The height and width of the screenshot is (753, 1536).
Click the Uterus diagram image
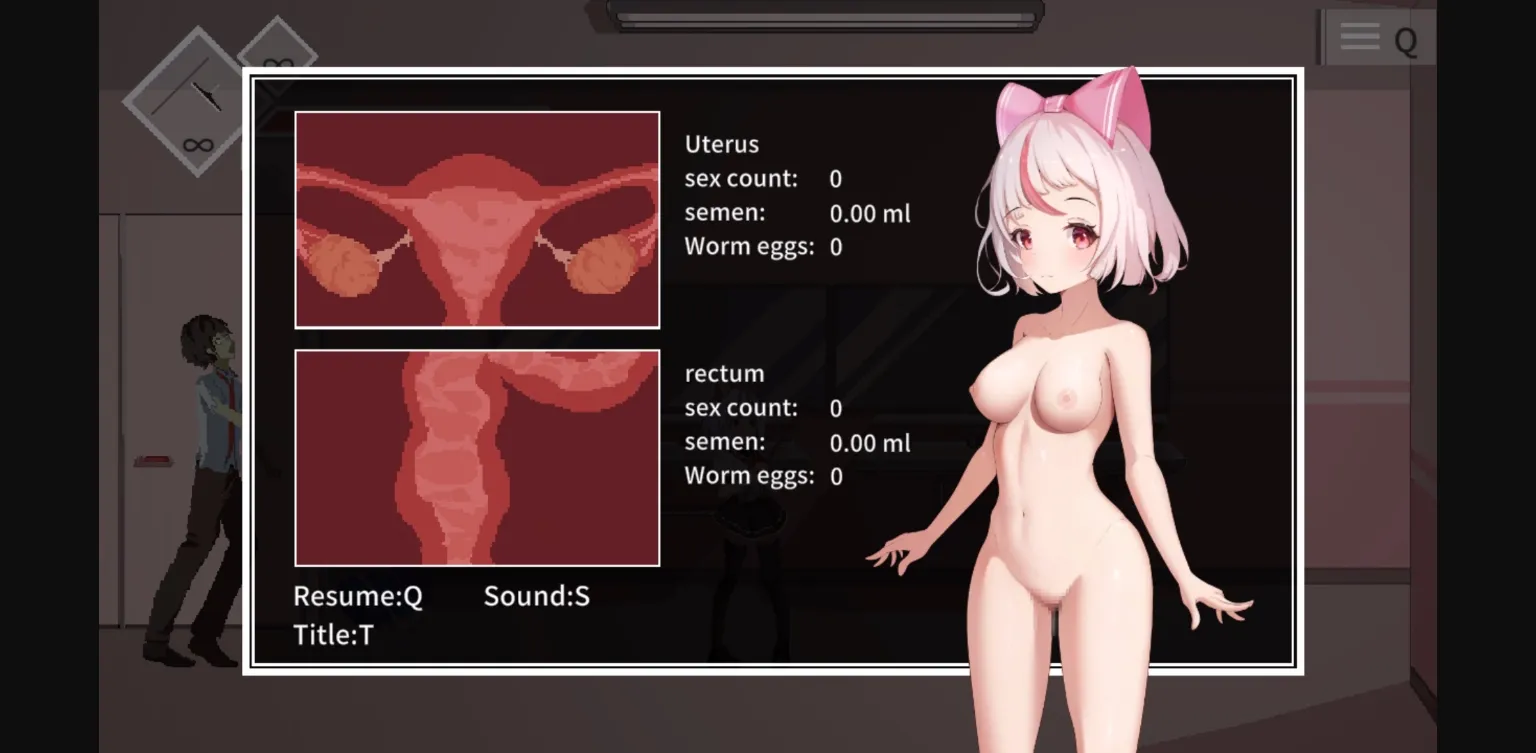[x=477, y=219]
